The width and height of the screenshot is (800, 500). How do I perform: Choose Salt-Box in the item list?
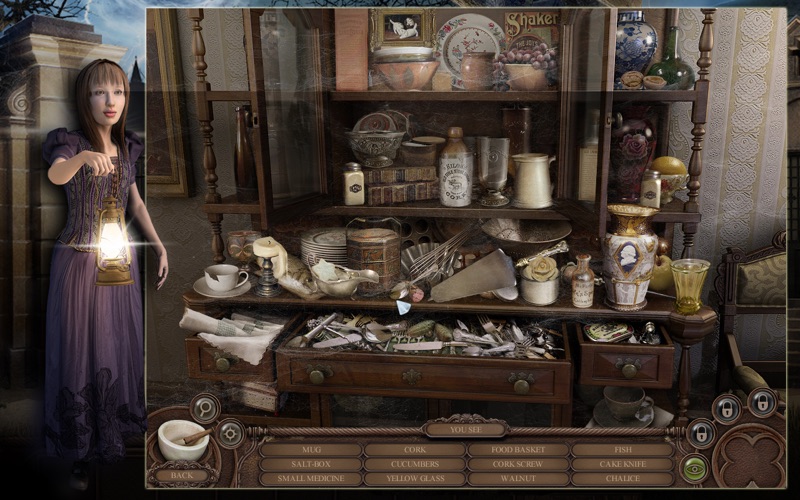310,464
